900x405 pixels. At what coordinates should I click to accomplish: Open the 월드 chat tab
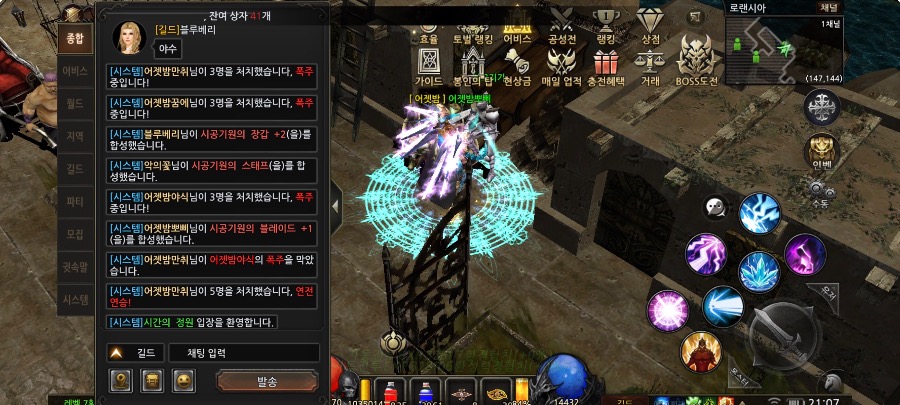click(x=73, y=103)
